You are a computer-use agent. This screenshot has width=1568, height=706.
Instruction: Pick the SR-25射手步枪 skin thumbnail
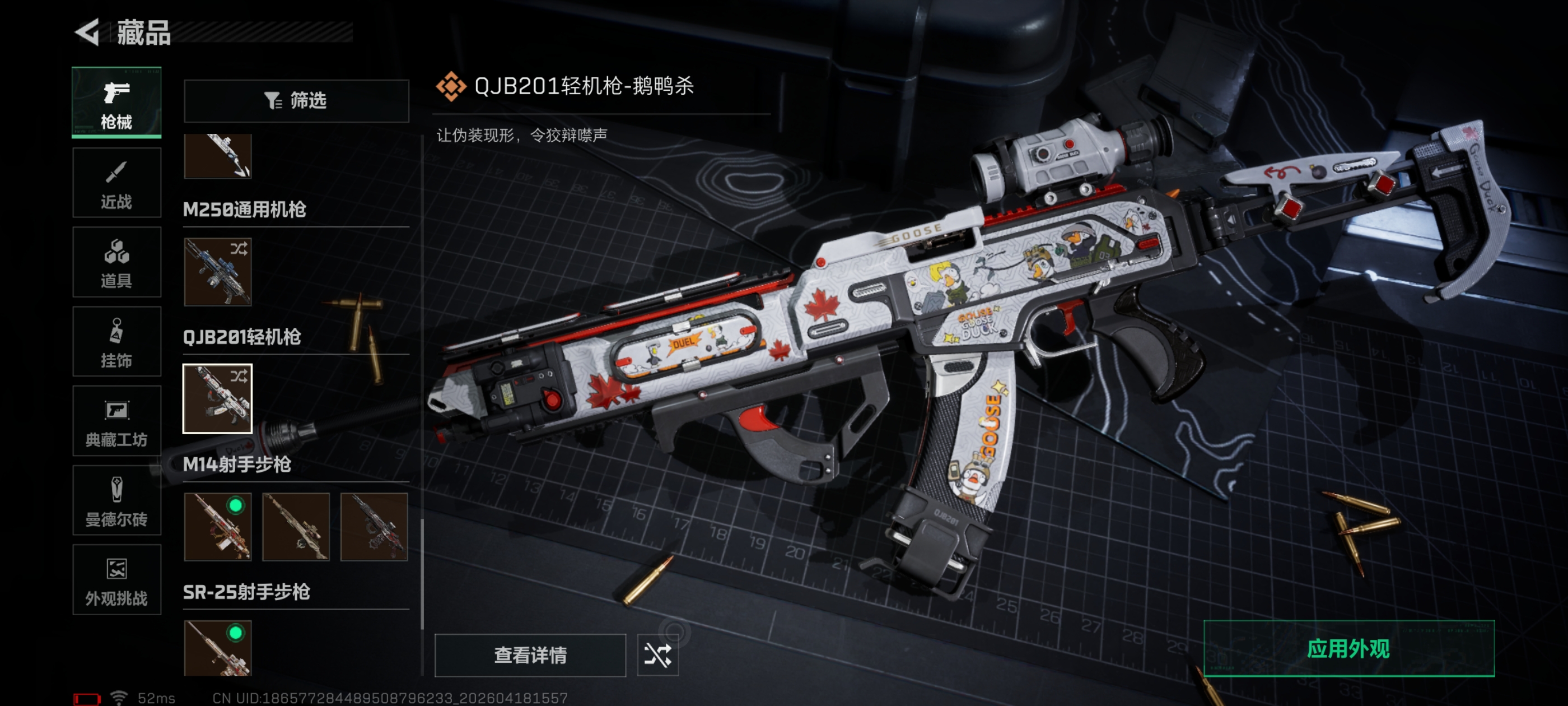pyautogui.click(x=217, y=648)
